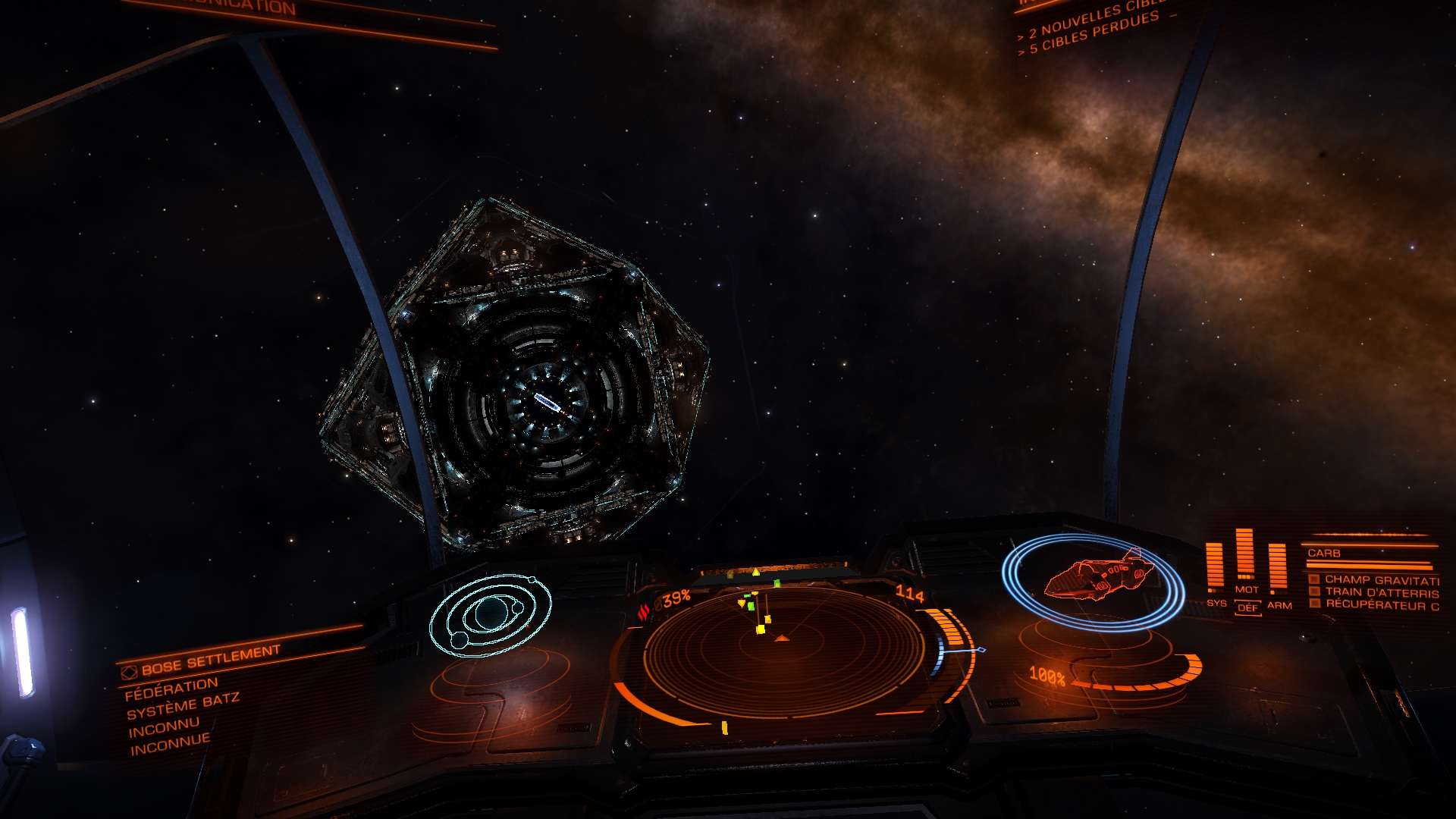Select the SYS power column
The width and height of the screenshot is (1456, 819).
[1216, 569]
